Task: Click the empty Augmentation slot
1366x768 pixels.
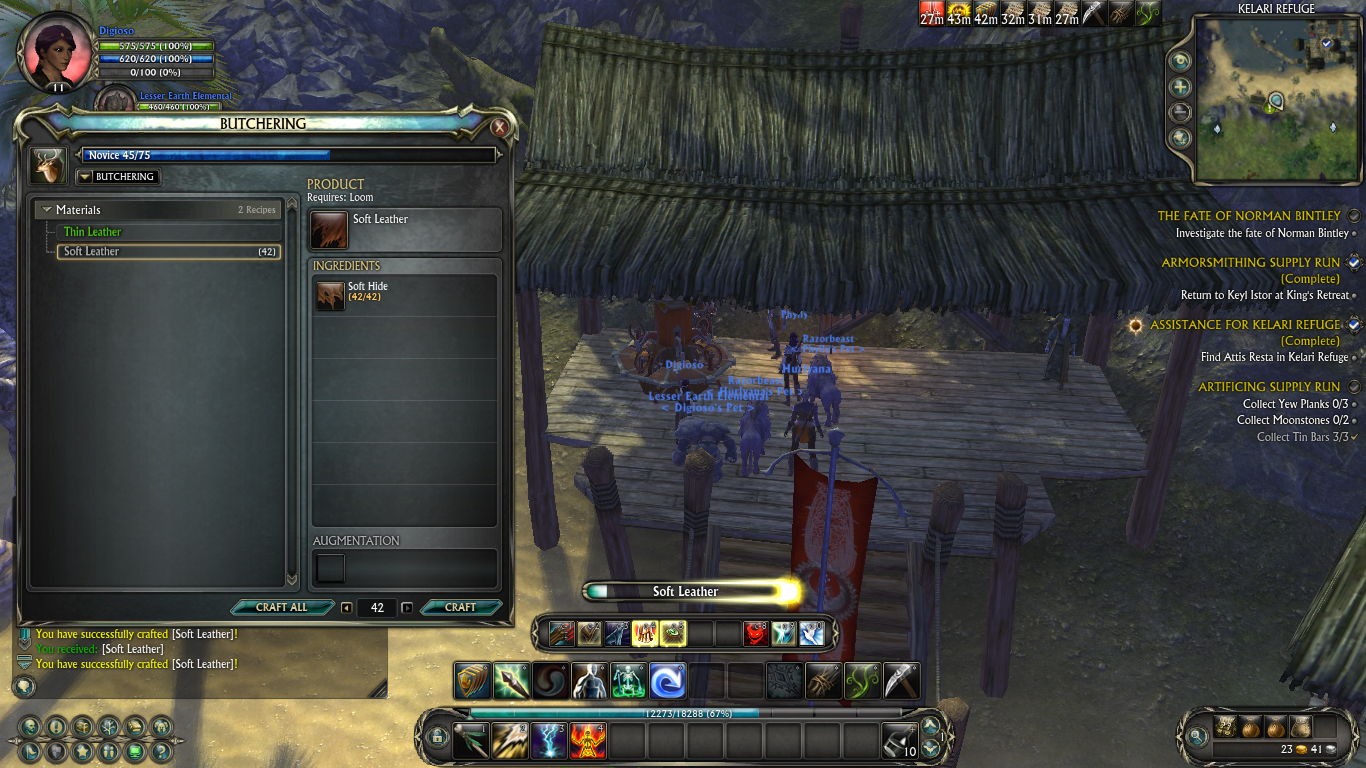Action: [330, 568]
